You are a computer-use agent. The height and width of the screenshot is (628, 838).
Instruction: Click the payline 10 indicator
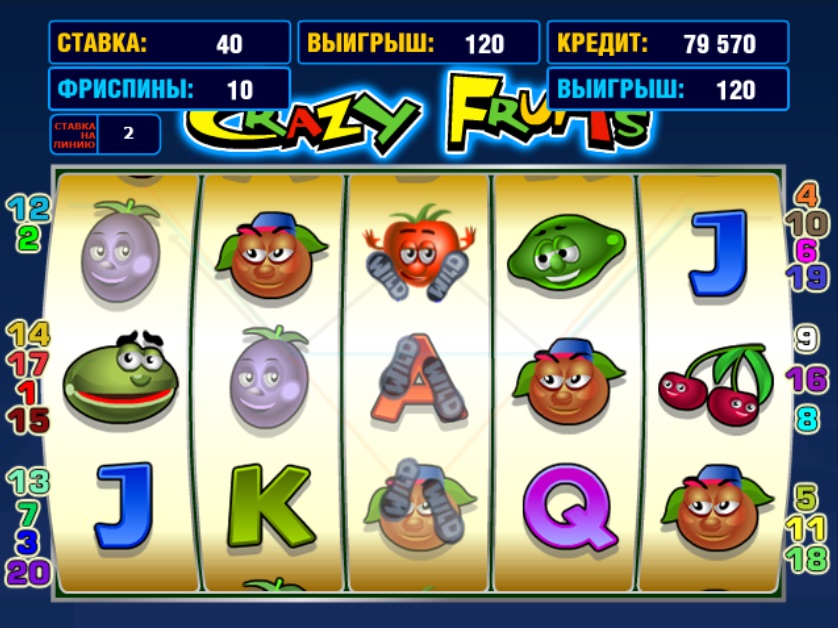click(807, 224)
